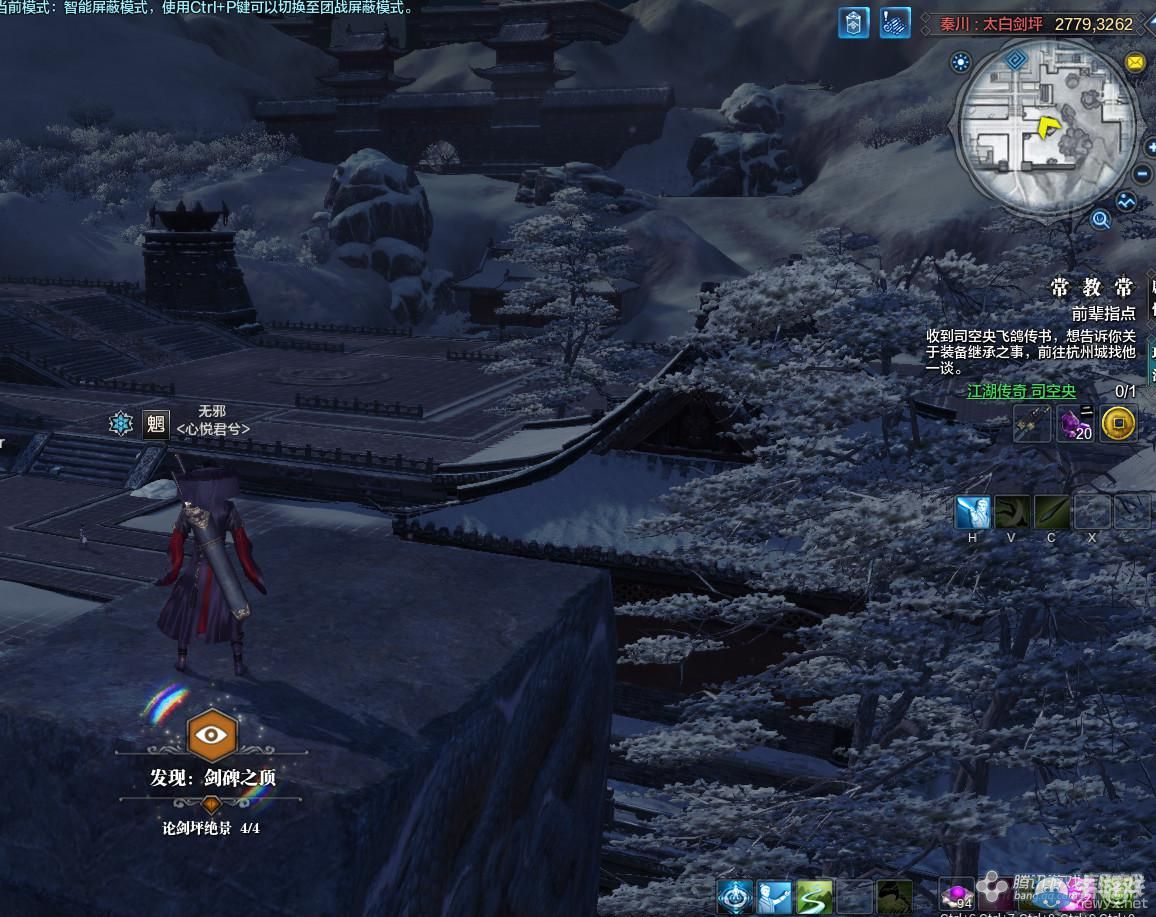The width and height of the screenshot is (1156, 917).
Task: Use the purple item with count 94
Action: click(957, 896)
